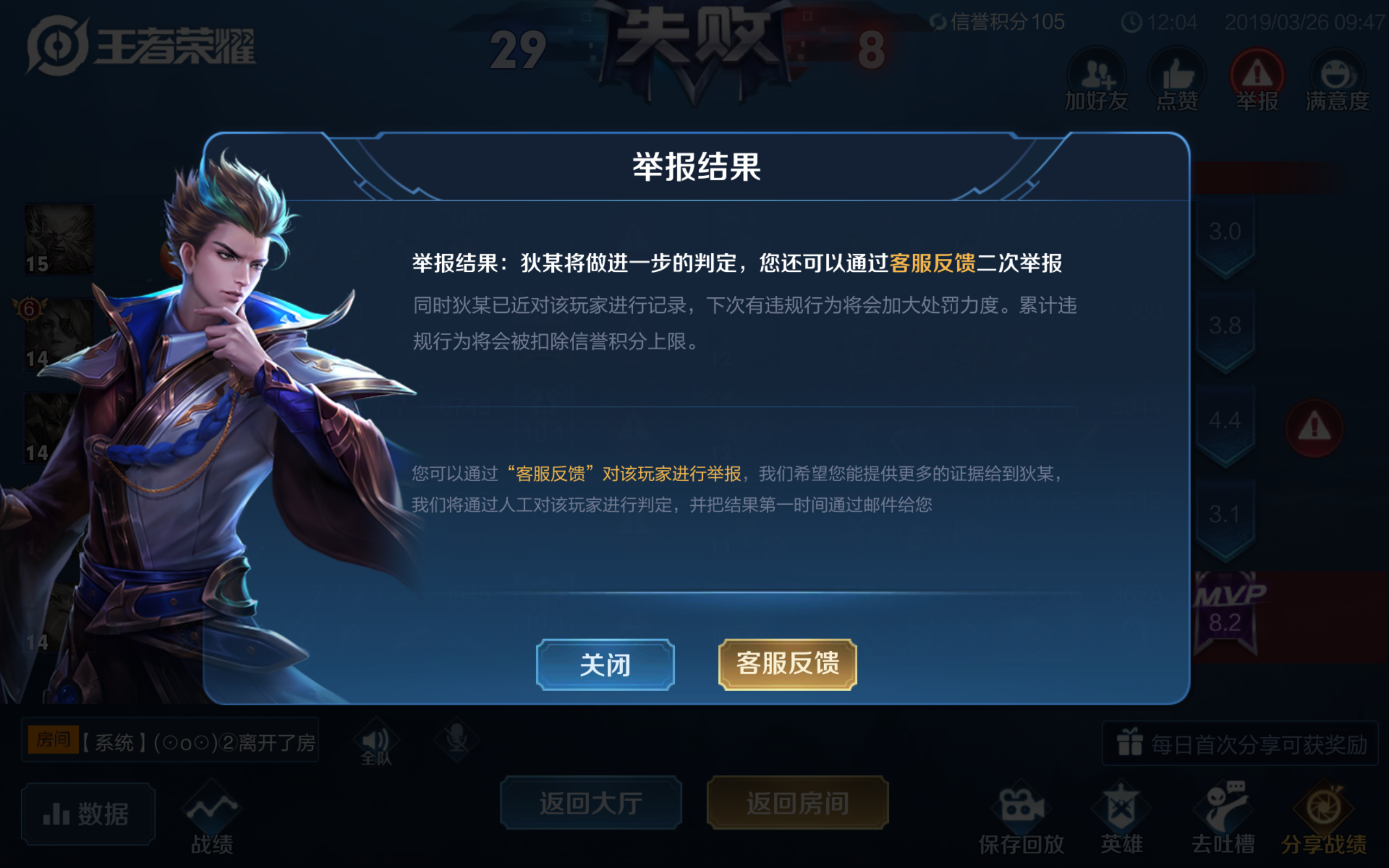The height and width of the screenshot is (868, 1389).
Task: Toggle the 全队 team voice speaker
Action: tap(376, 741)
